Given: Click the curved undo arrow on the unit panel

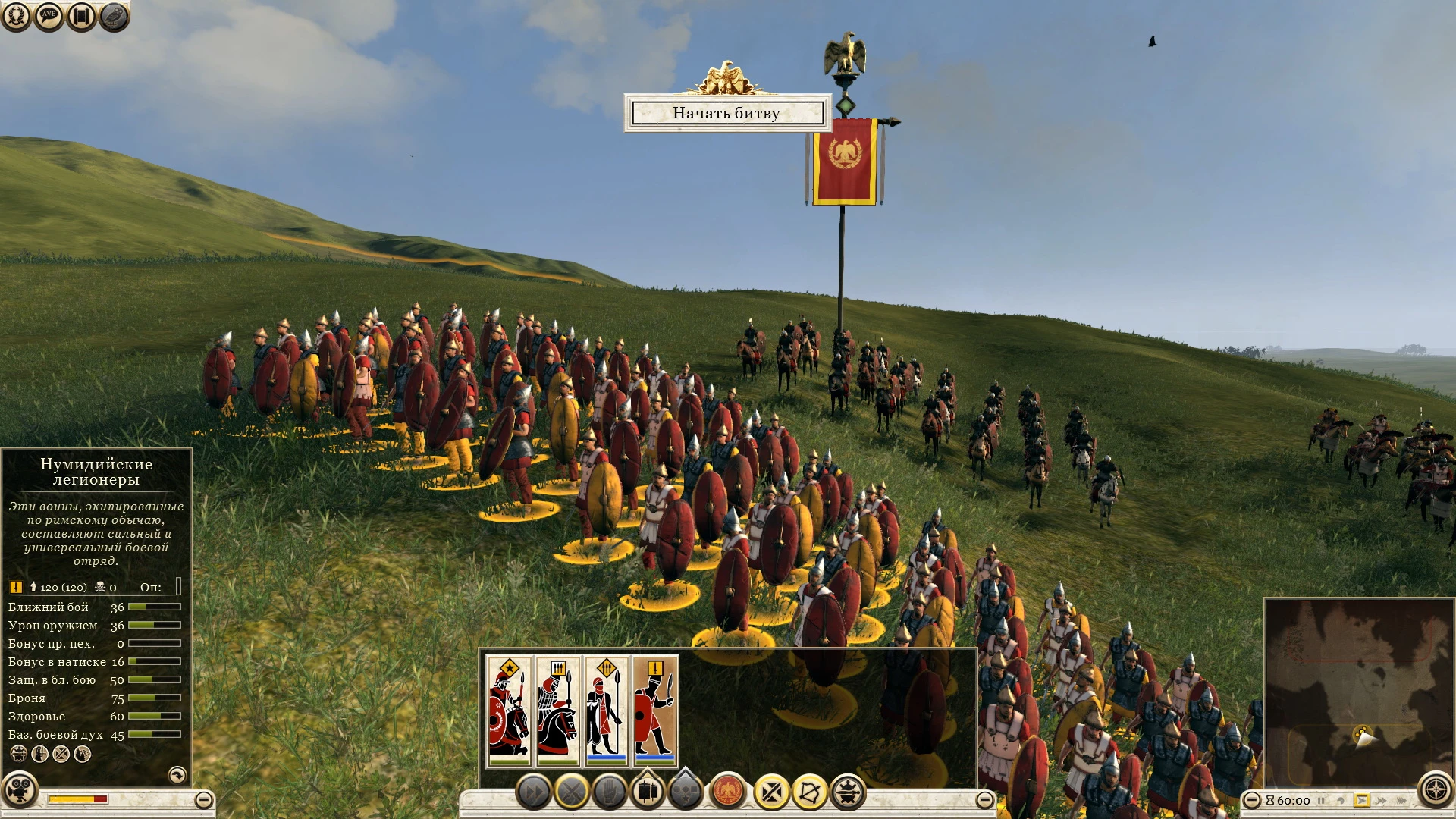Looking at the screenshot, I should pyautogui.click(x=177, y=775).
